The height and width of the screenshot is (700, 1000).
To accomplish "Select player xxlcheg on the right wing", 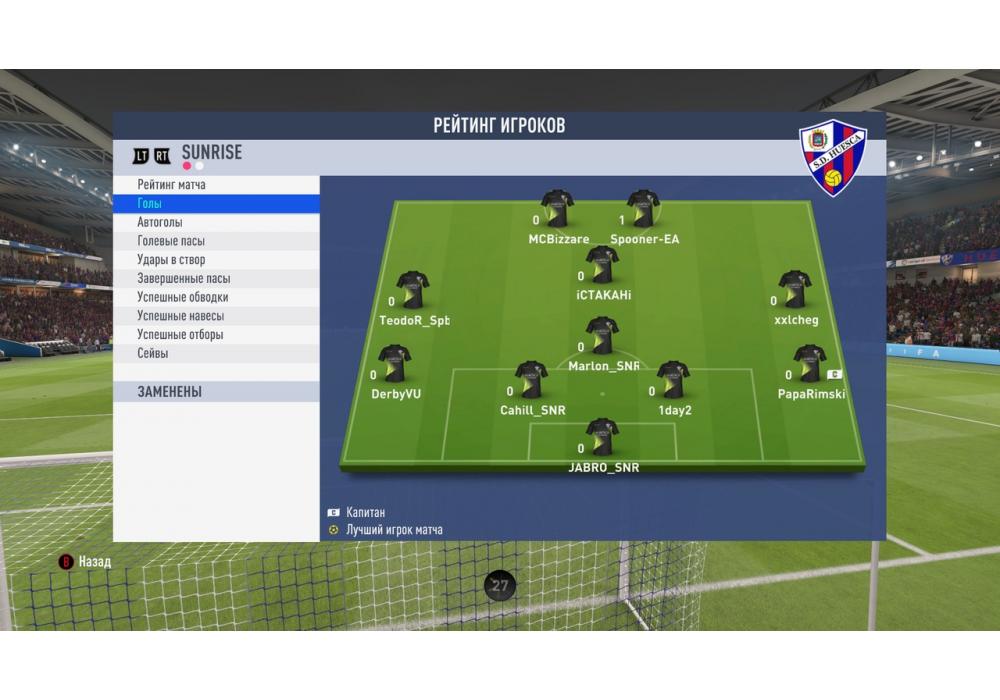I will 795,290.
